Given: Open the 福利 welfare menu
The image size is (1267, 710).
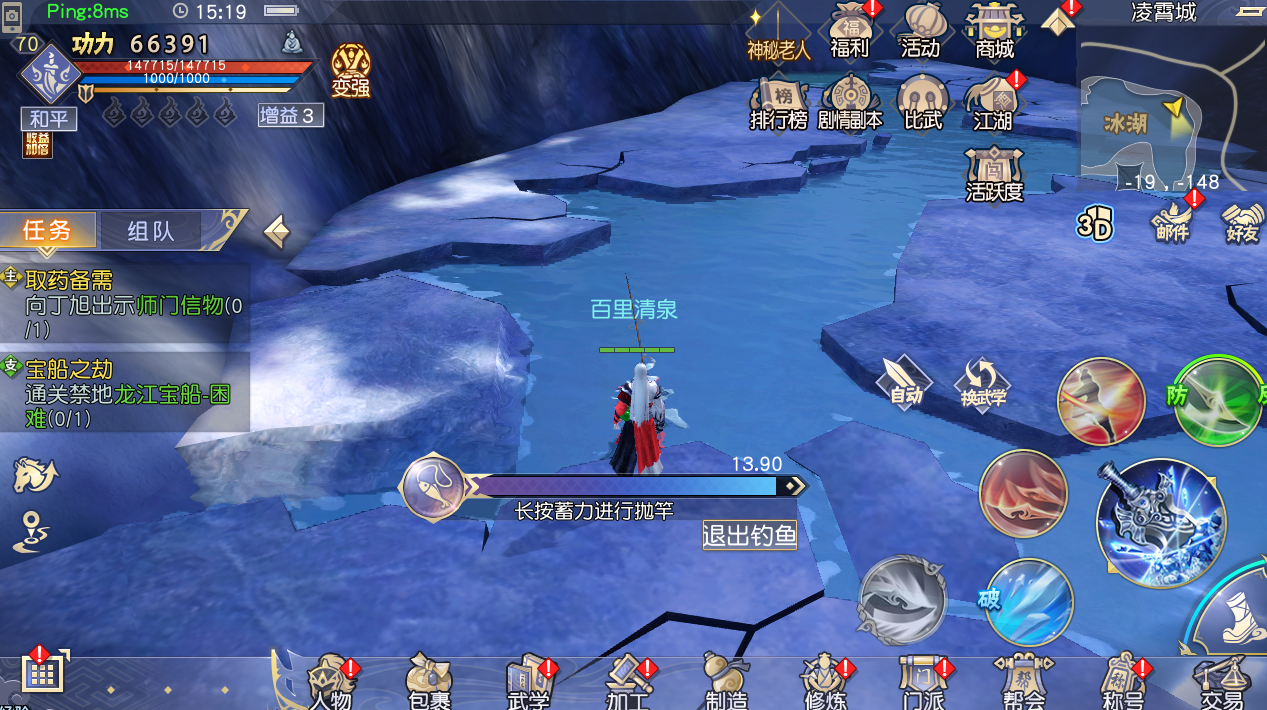Looking at the screenshot, I should 850,32.
